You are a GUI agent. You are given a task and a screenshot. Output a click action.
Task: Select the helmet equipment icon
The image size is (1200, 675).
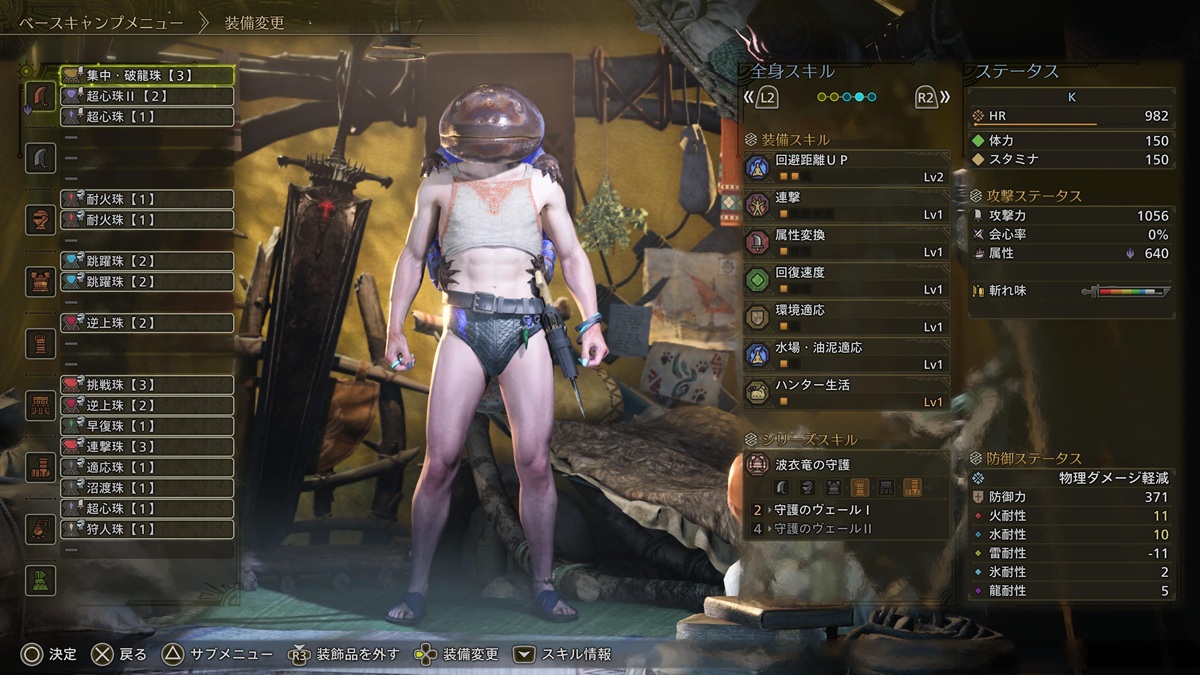click(40, 220)
